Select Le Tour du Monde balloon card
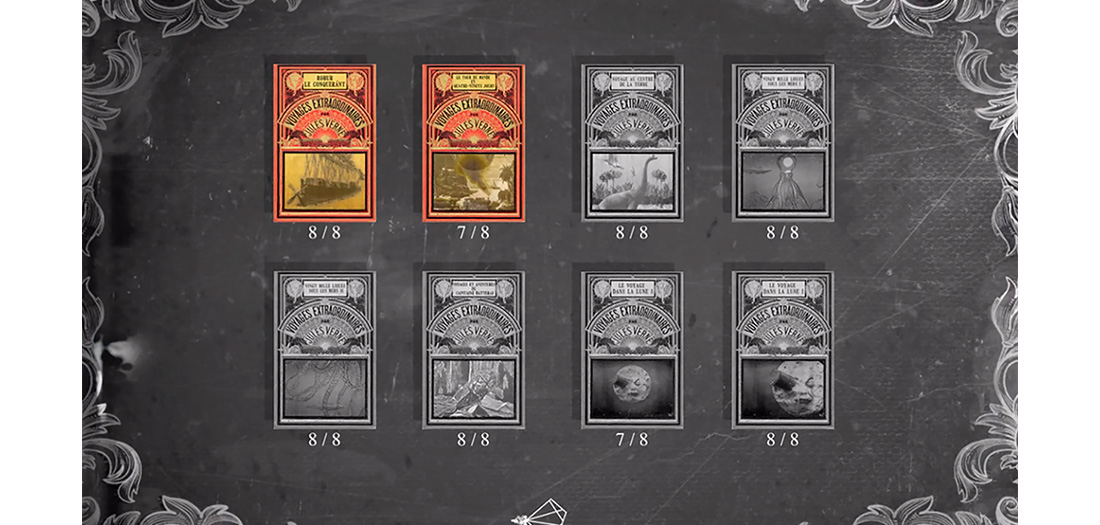The height and width of the screenshot is (525, 1100). pyautogui.click(x=473, y=142)
